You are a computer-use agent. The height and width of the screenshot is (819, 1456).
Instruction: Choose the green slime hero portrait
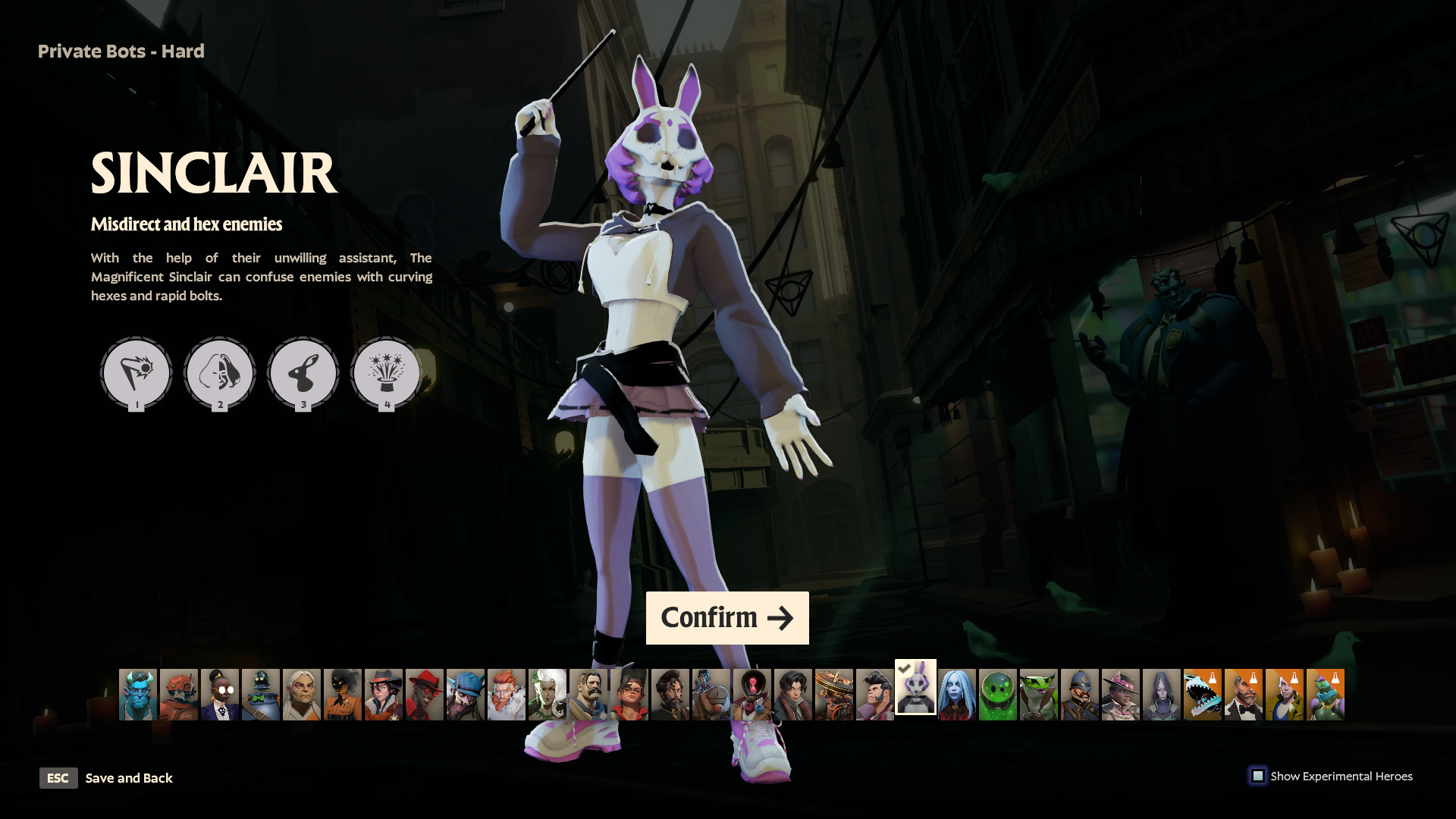998,695
